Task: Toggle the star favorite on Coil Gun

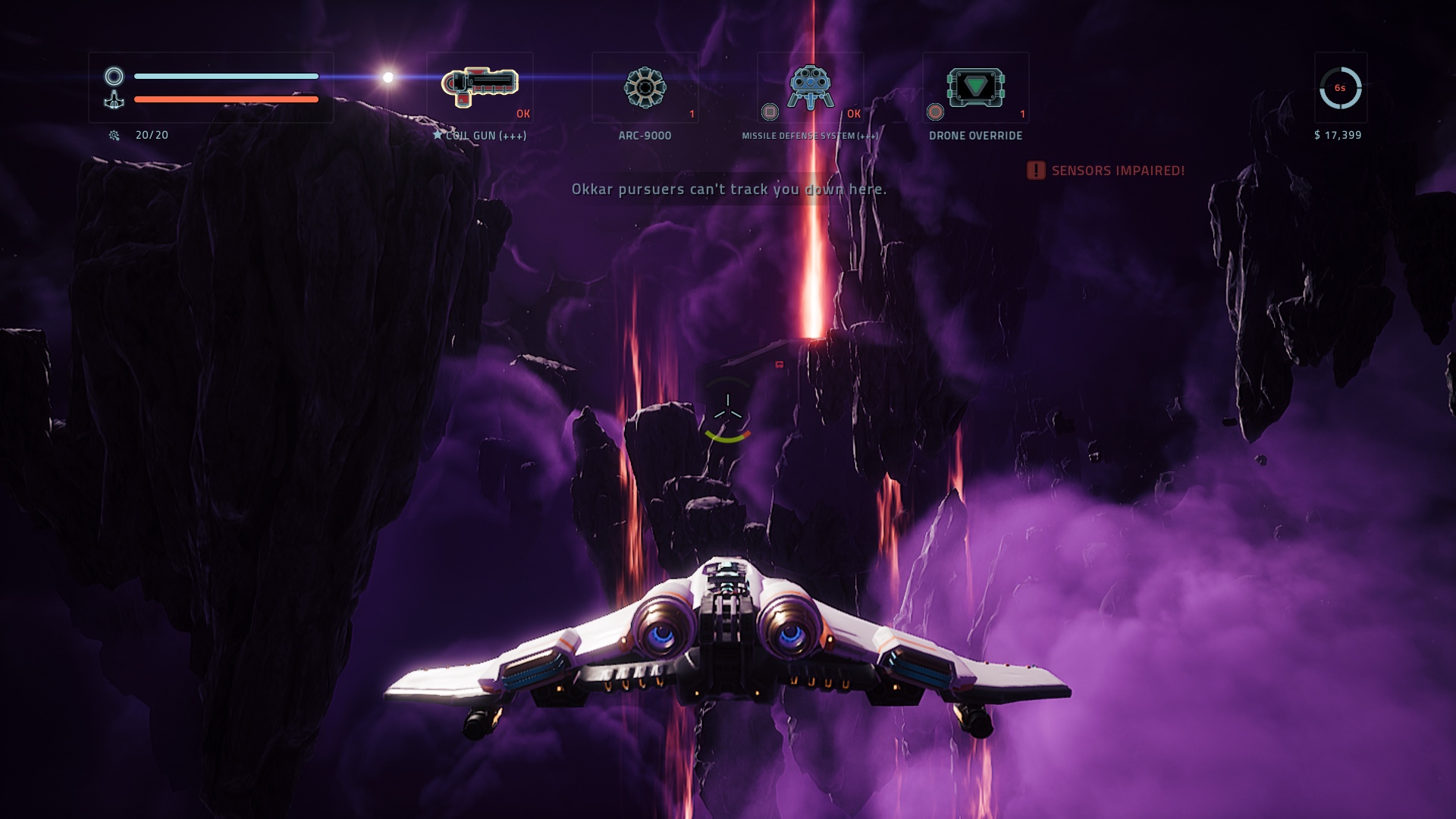Action: [x=438, y=135]
